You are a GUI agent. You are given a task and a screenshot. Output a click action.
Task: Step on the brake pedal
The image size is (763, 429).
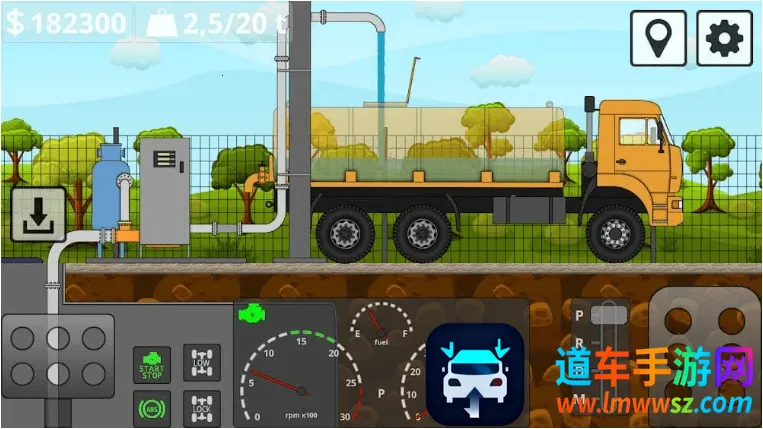click(53, 356)
